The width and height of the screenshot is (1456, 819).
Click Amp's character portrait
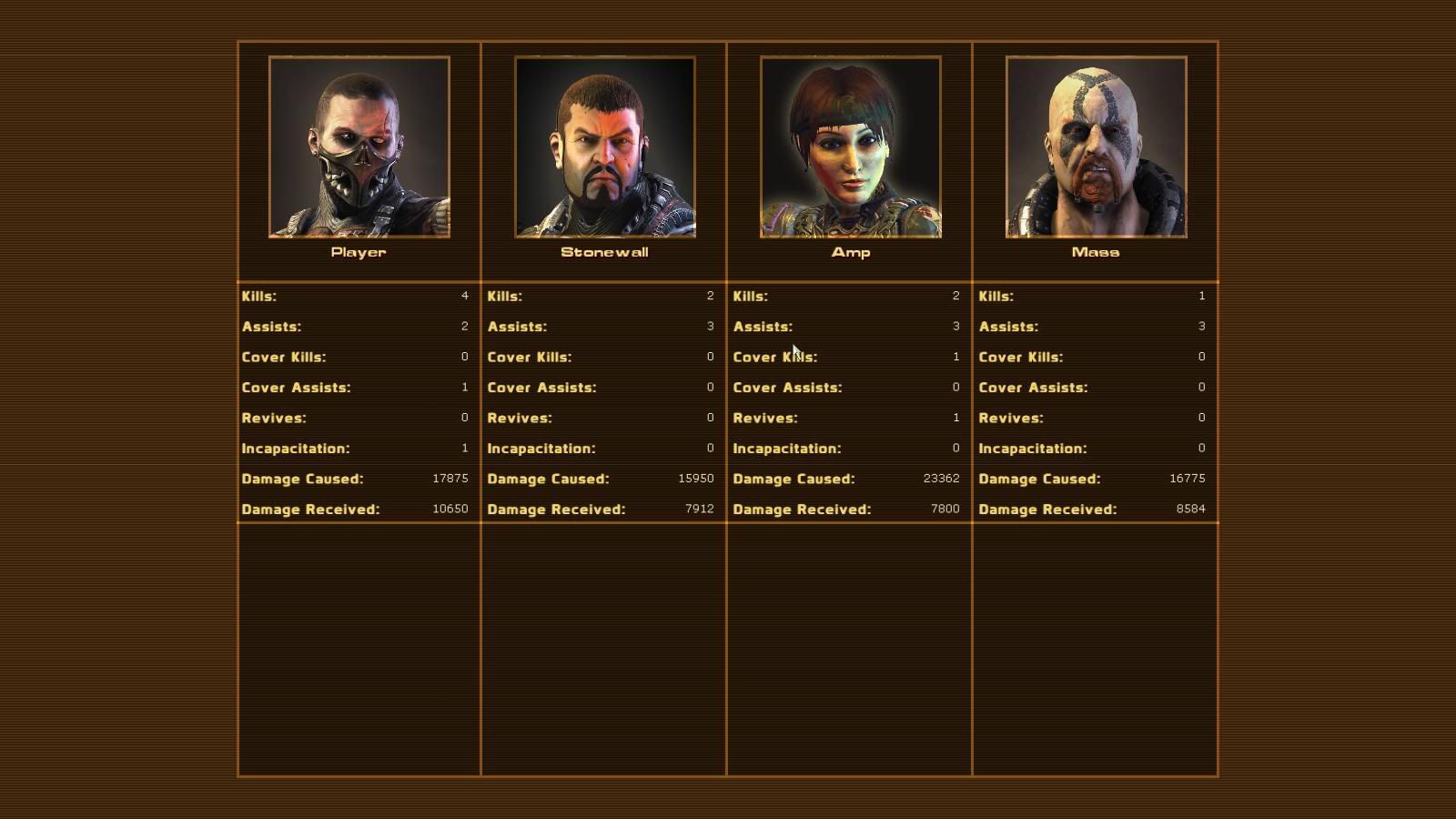click(x=851, y=147)
